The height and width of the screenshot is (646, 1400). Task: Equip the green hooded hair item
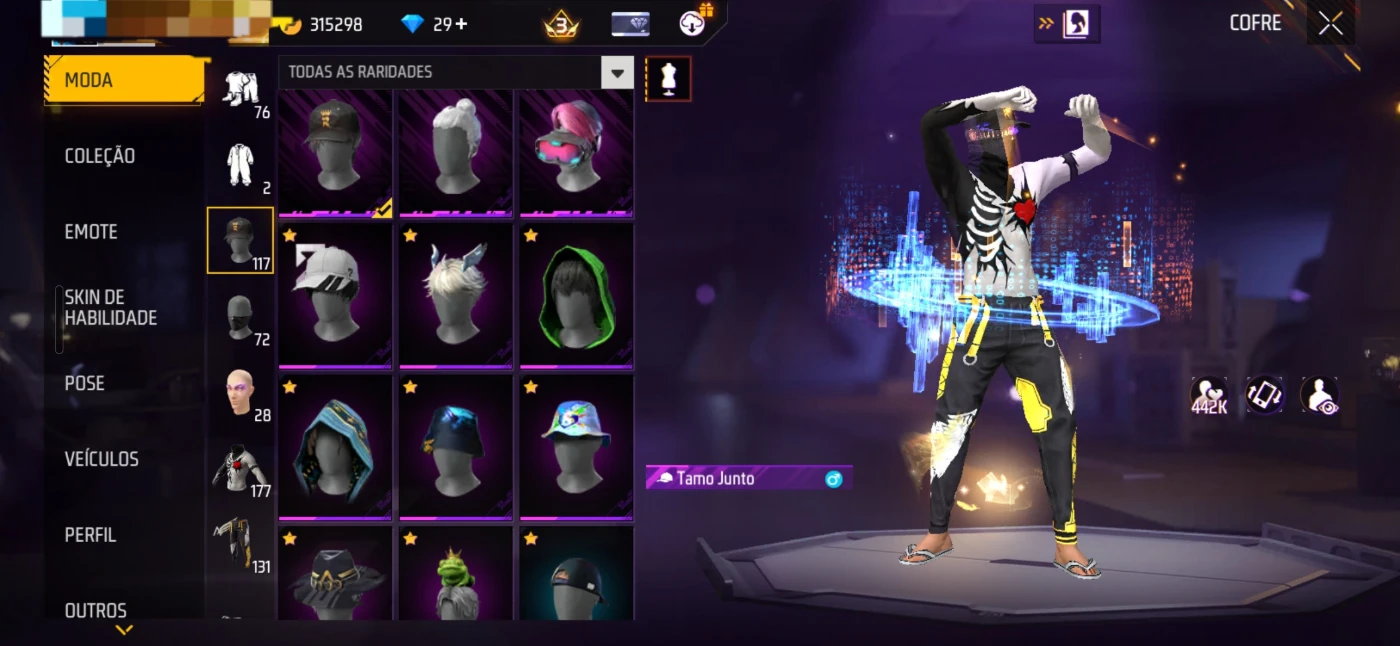[576, 296]
